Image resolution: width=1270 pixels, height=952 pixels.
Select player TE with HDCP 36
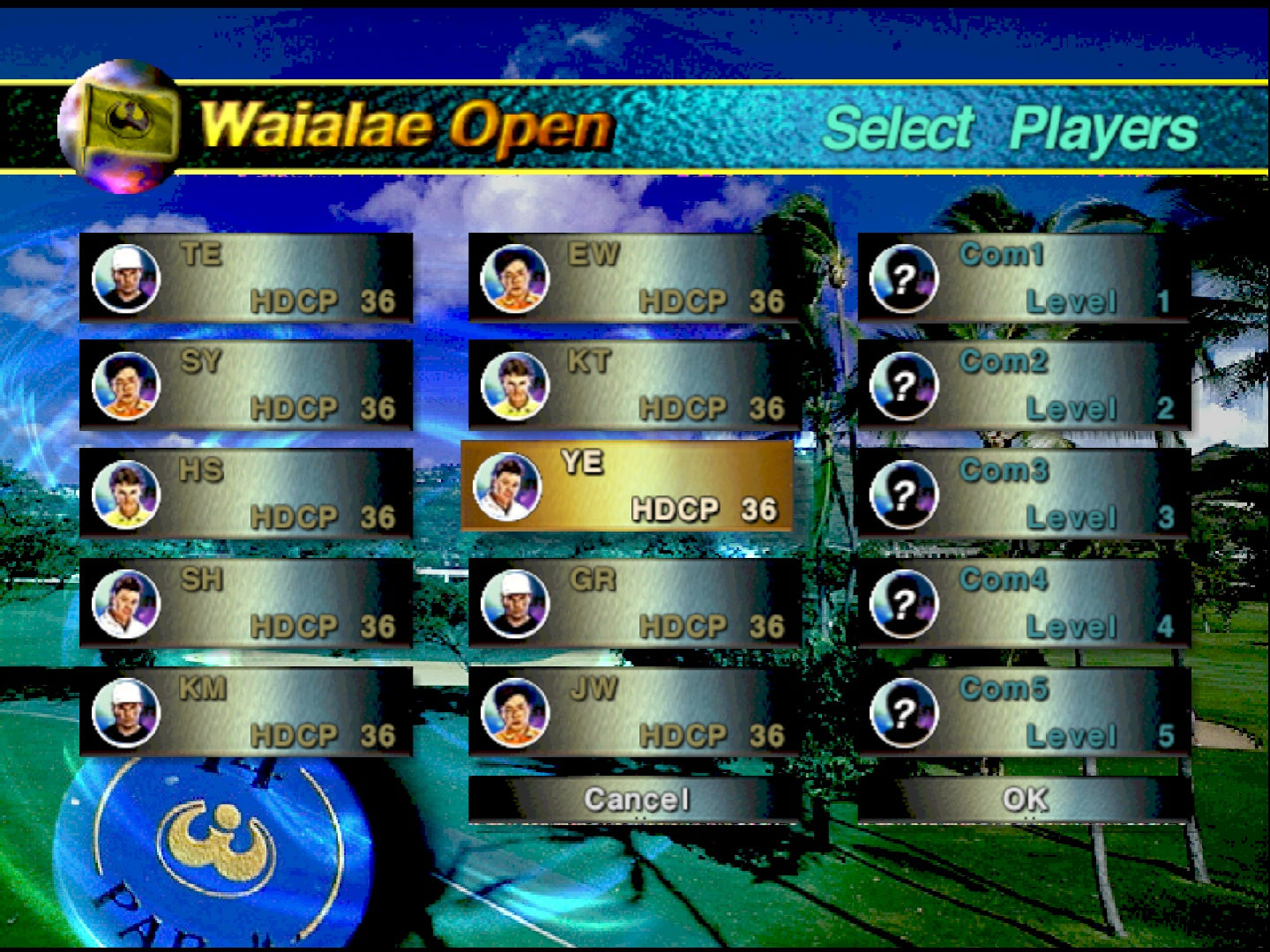click(x=246, y=278)
